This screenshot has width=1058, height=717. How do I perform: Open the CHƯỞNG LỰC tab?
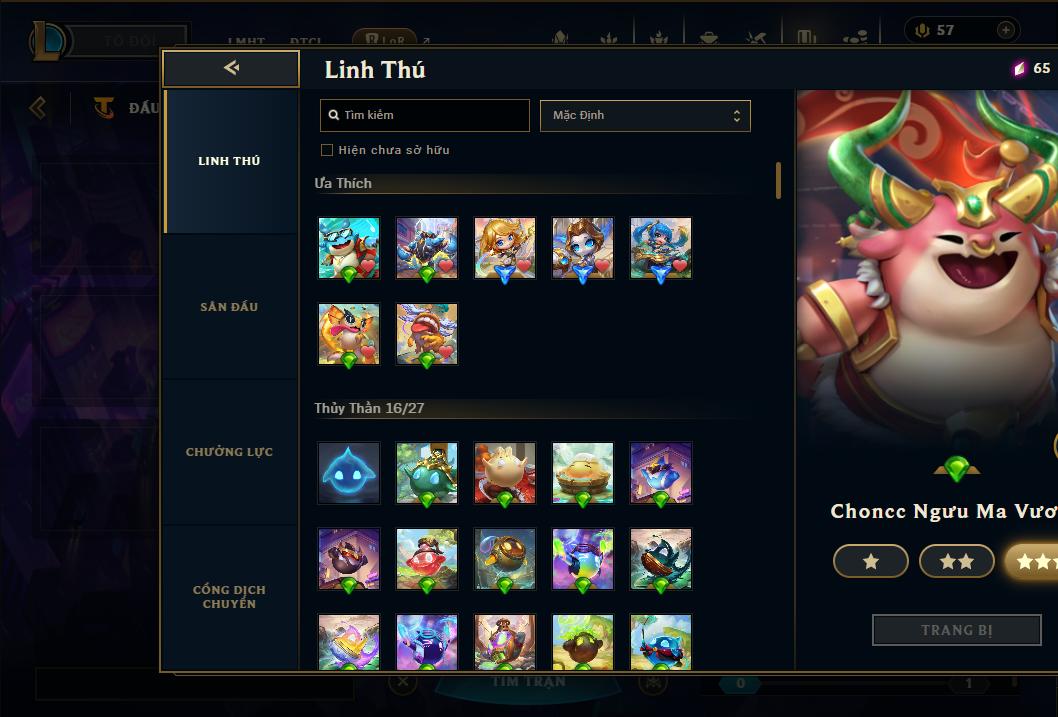point(229,452)
